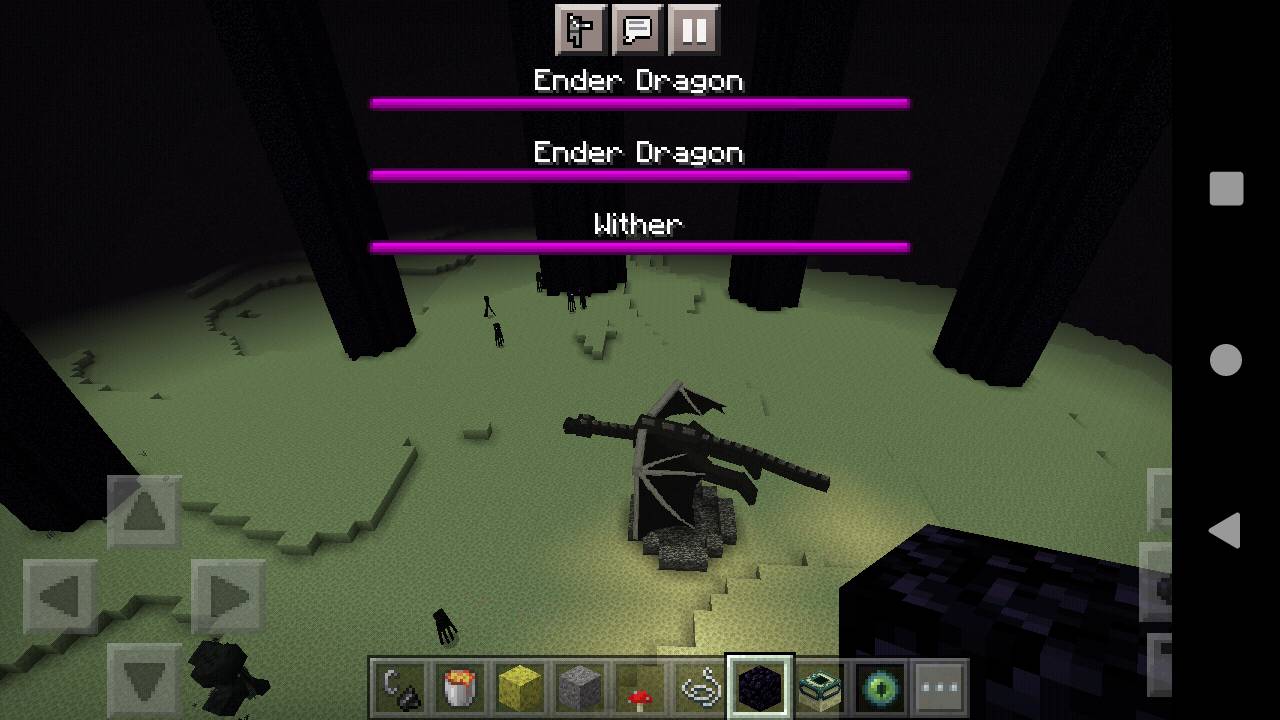The height and width of the screenshot is (720, 1280).
Task: Toggle the camera perspective icon at top
Action: click(582, 29)
